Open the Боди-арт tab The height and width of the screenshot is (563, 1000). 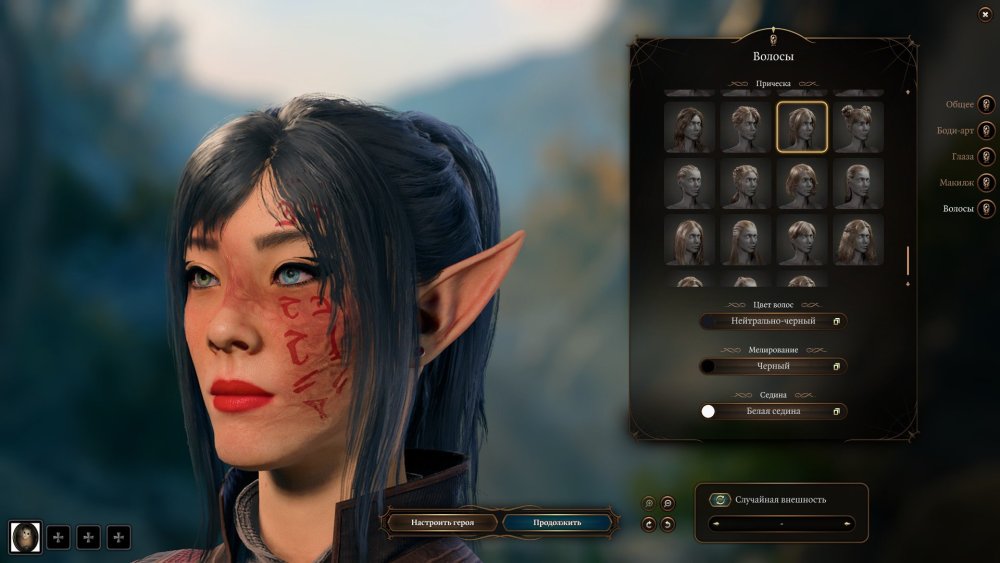[x=986, y=130]
